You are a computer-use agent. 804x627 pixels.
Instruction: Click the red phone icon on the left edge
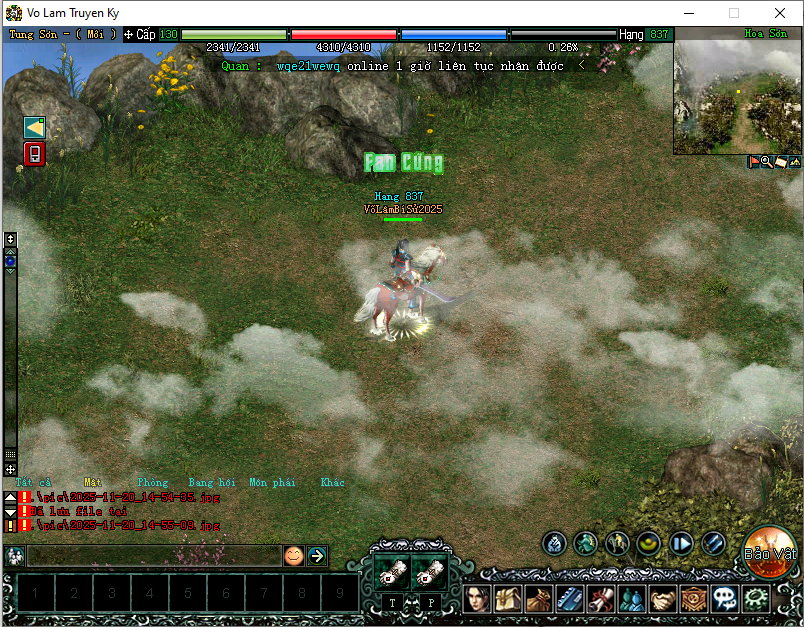(35, 154)
